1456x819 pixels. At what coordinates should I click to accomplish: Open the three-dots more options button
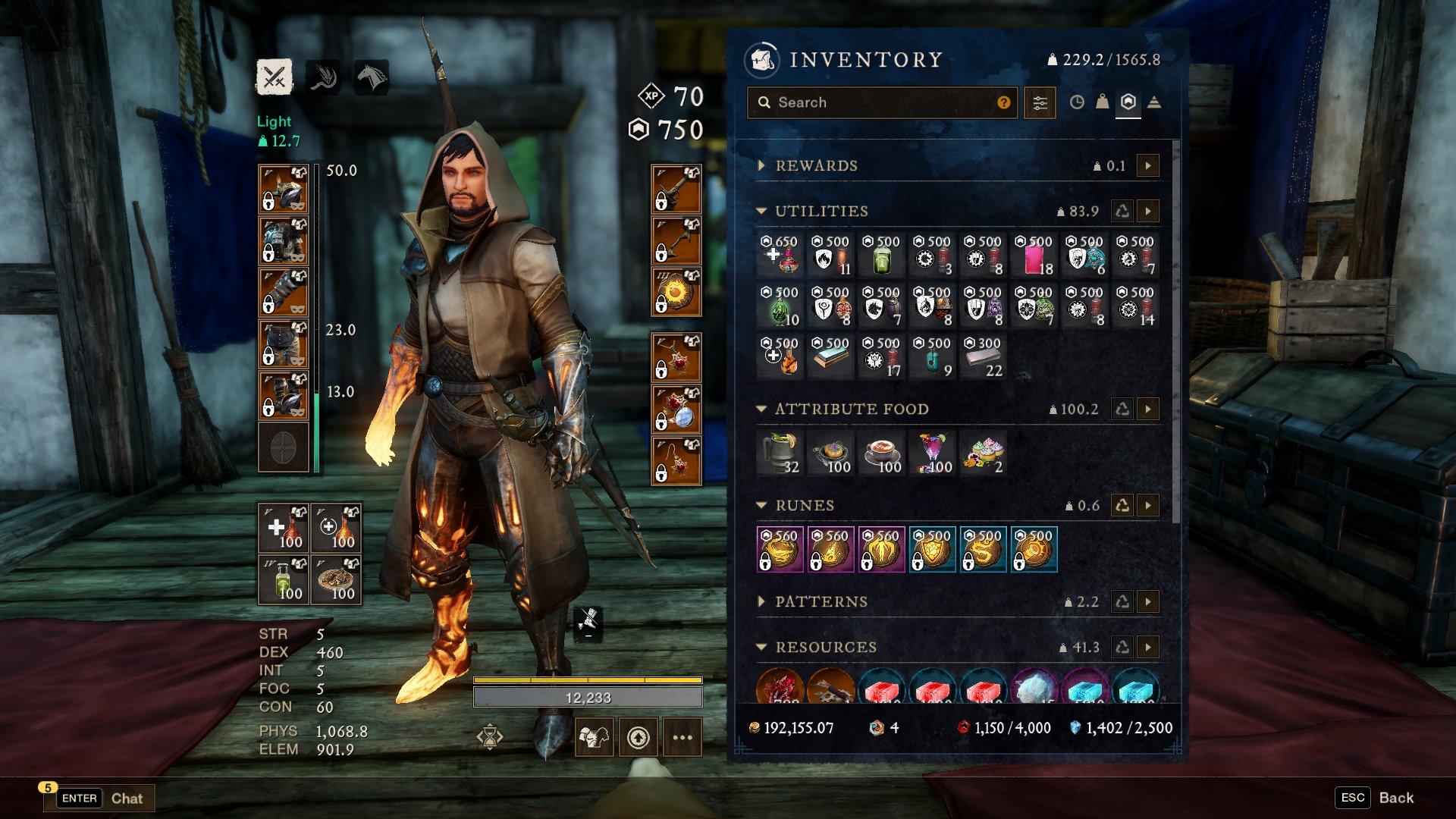pos(682,737)
